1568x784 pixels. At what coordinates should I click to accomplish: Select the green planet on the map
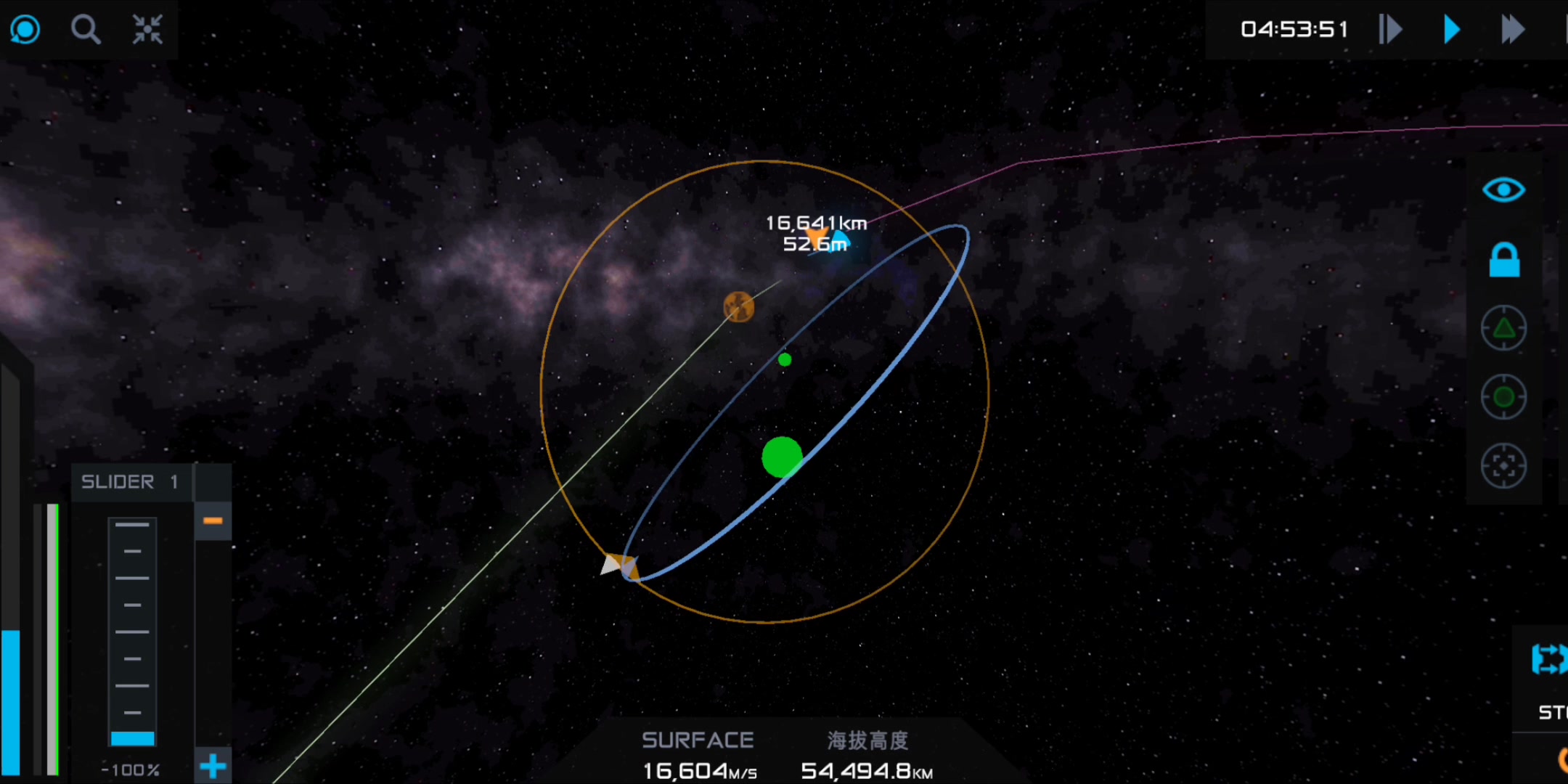click(x=783, y=457)
